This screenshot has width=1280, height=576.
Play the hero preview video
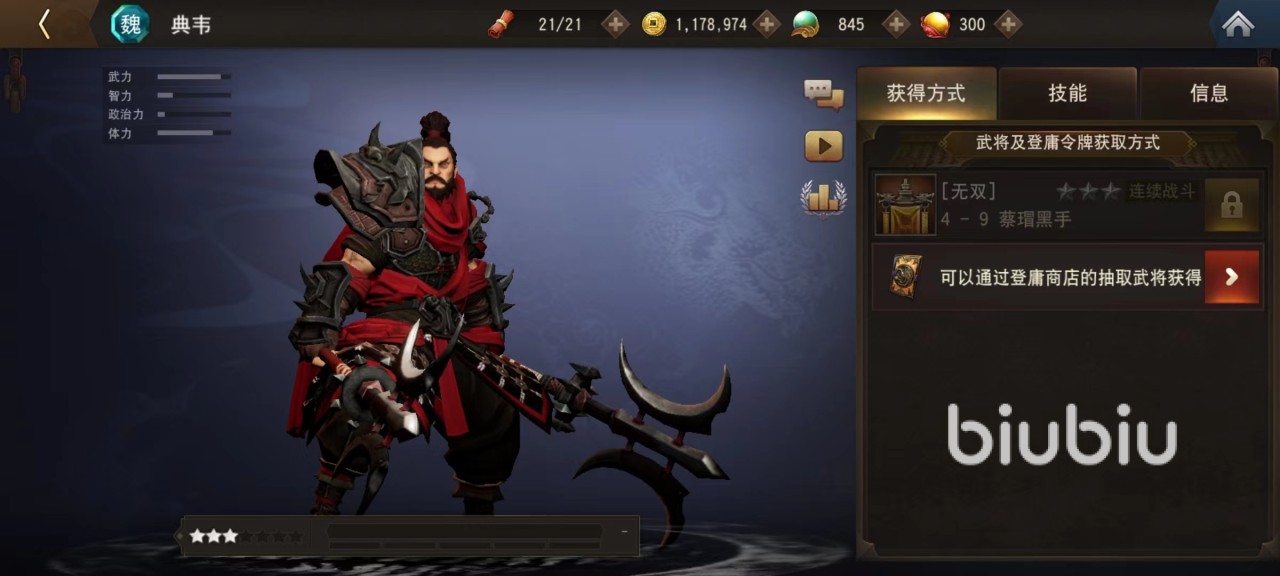coord(823,147)
